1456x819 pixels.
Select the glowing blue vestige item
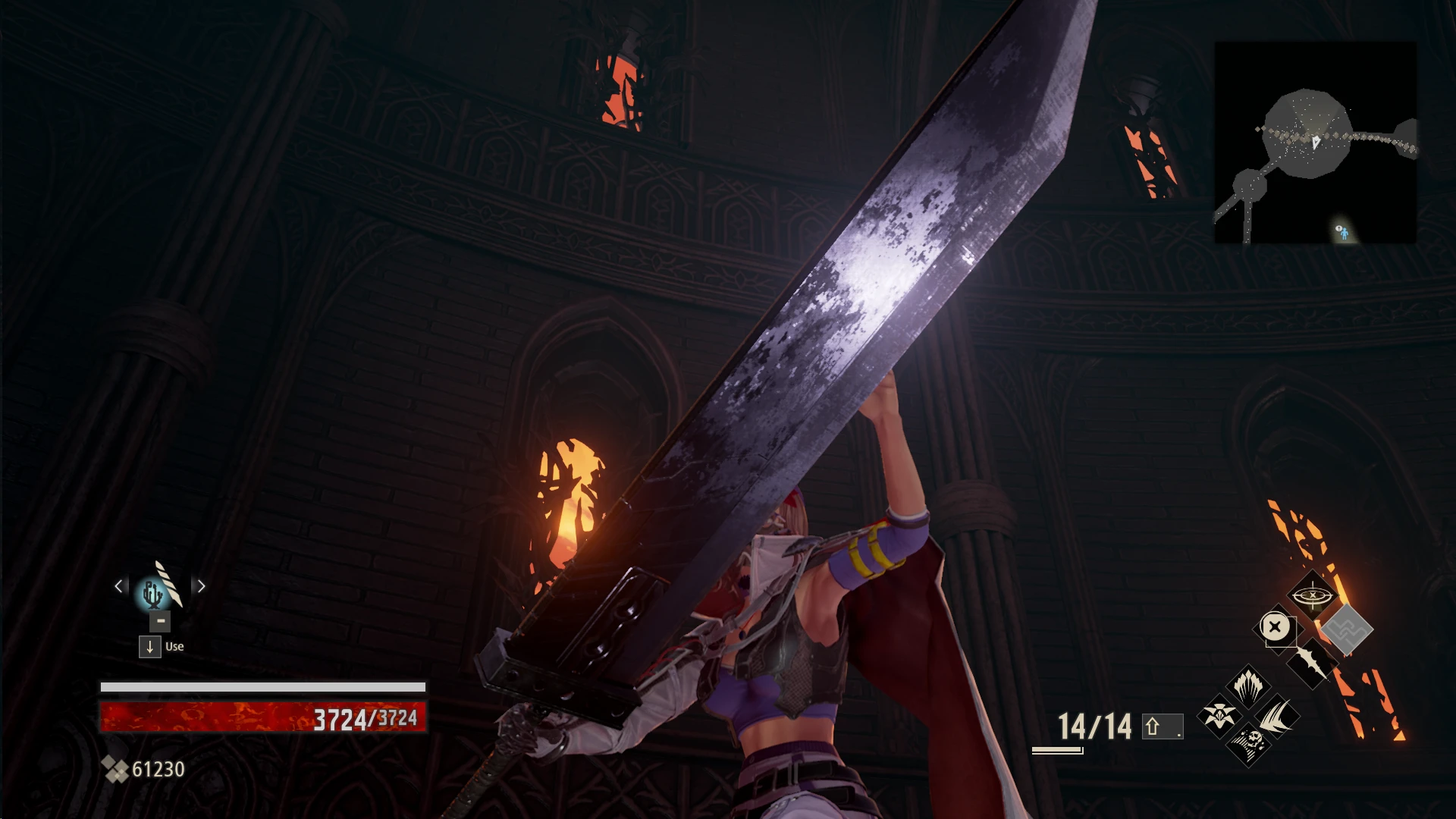point(150,593)
